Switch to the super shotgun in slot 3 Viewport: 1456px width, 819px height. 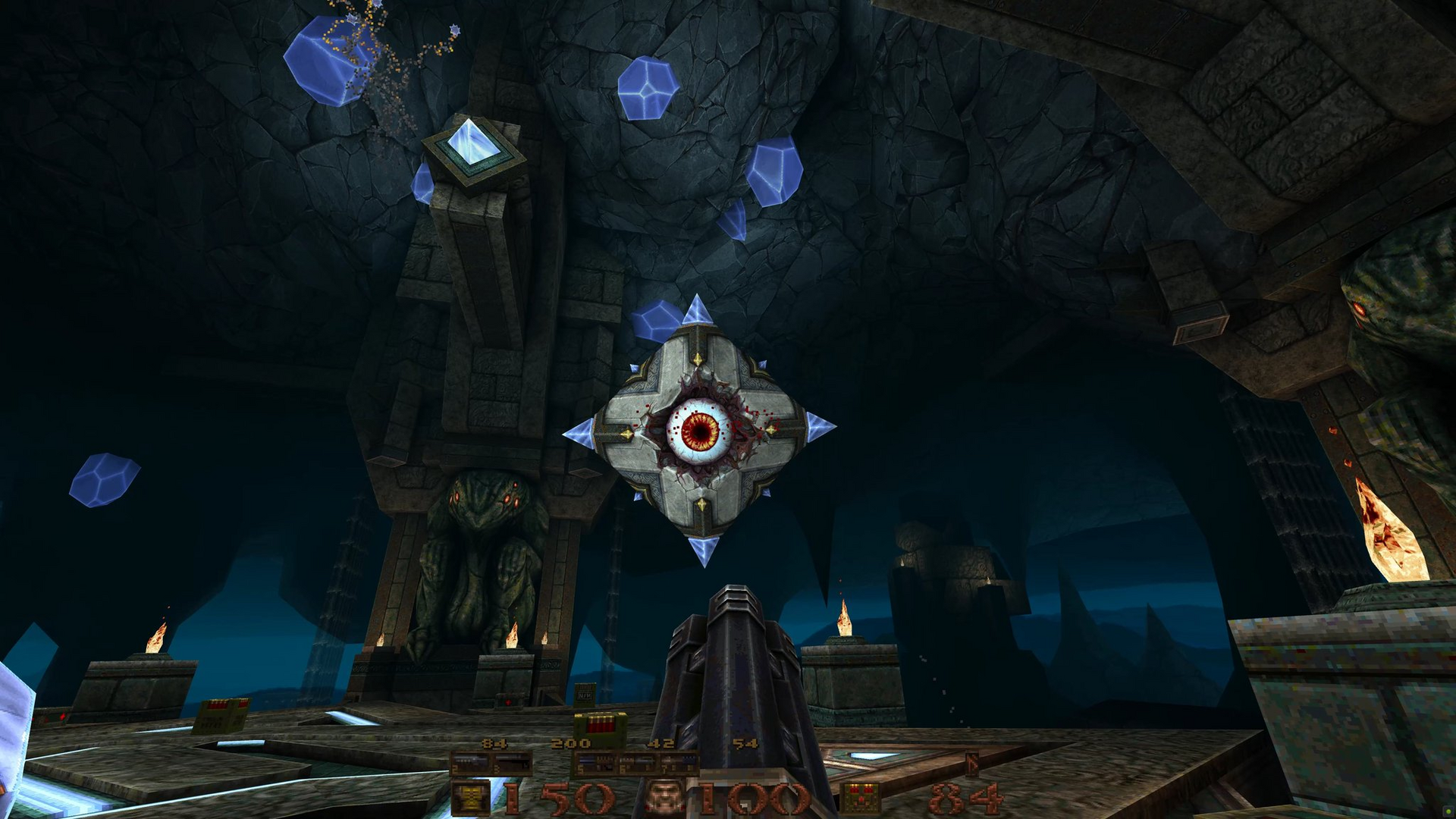coord(512,763)
